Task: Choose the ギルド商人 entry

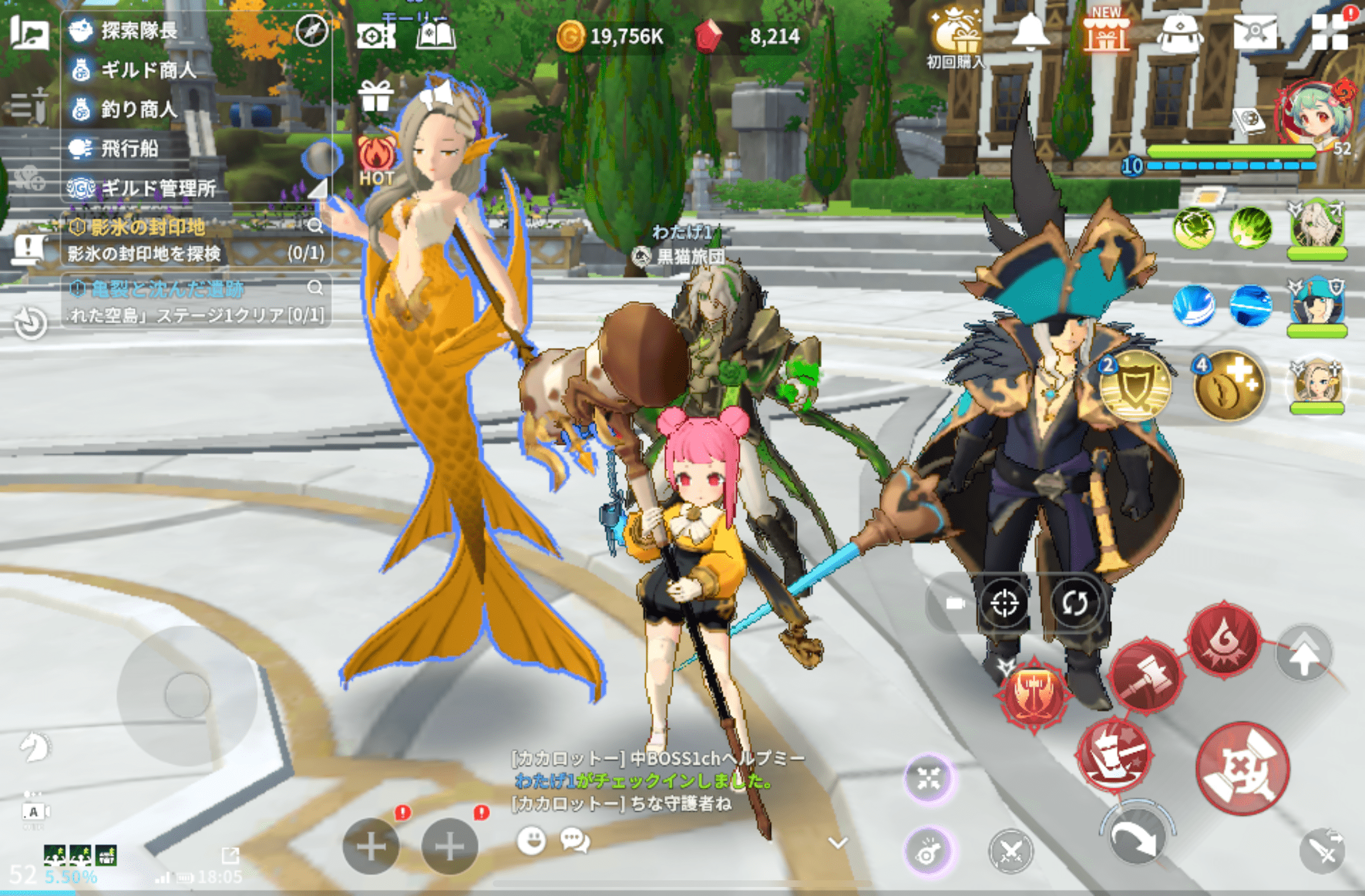Action: [x=148, y=70]
